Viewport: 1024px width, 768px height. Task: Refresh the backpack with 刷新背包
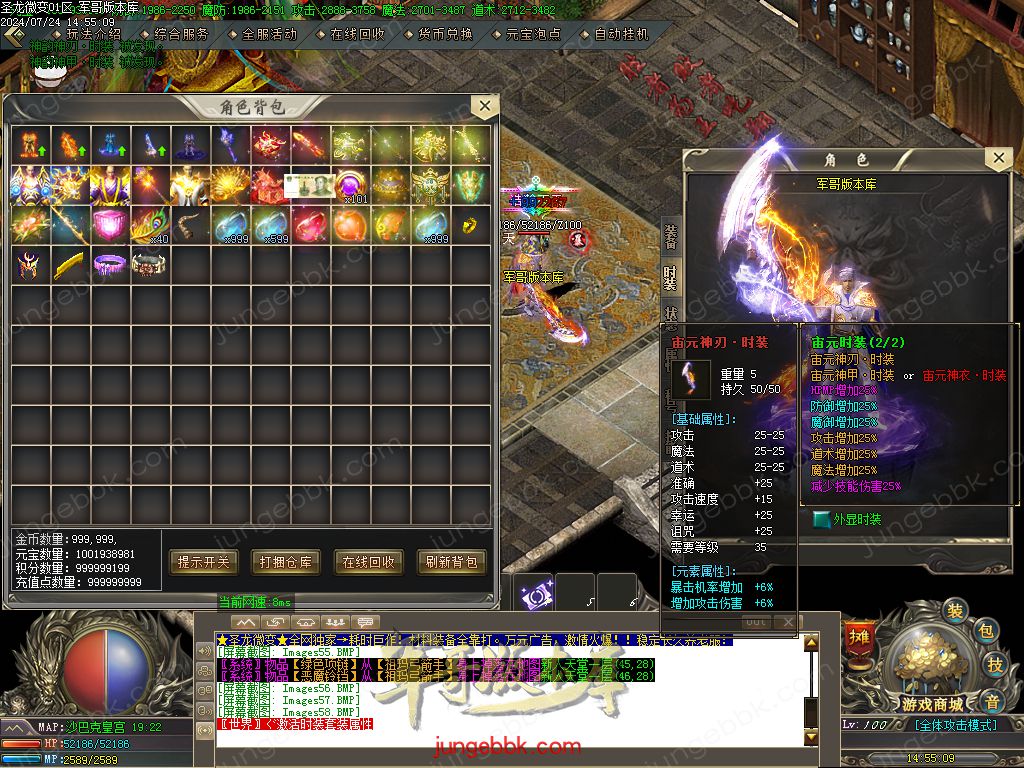[451, 562]
